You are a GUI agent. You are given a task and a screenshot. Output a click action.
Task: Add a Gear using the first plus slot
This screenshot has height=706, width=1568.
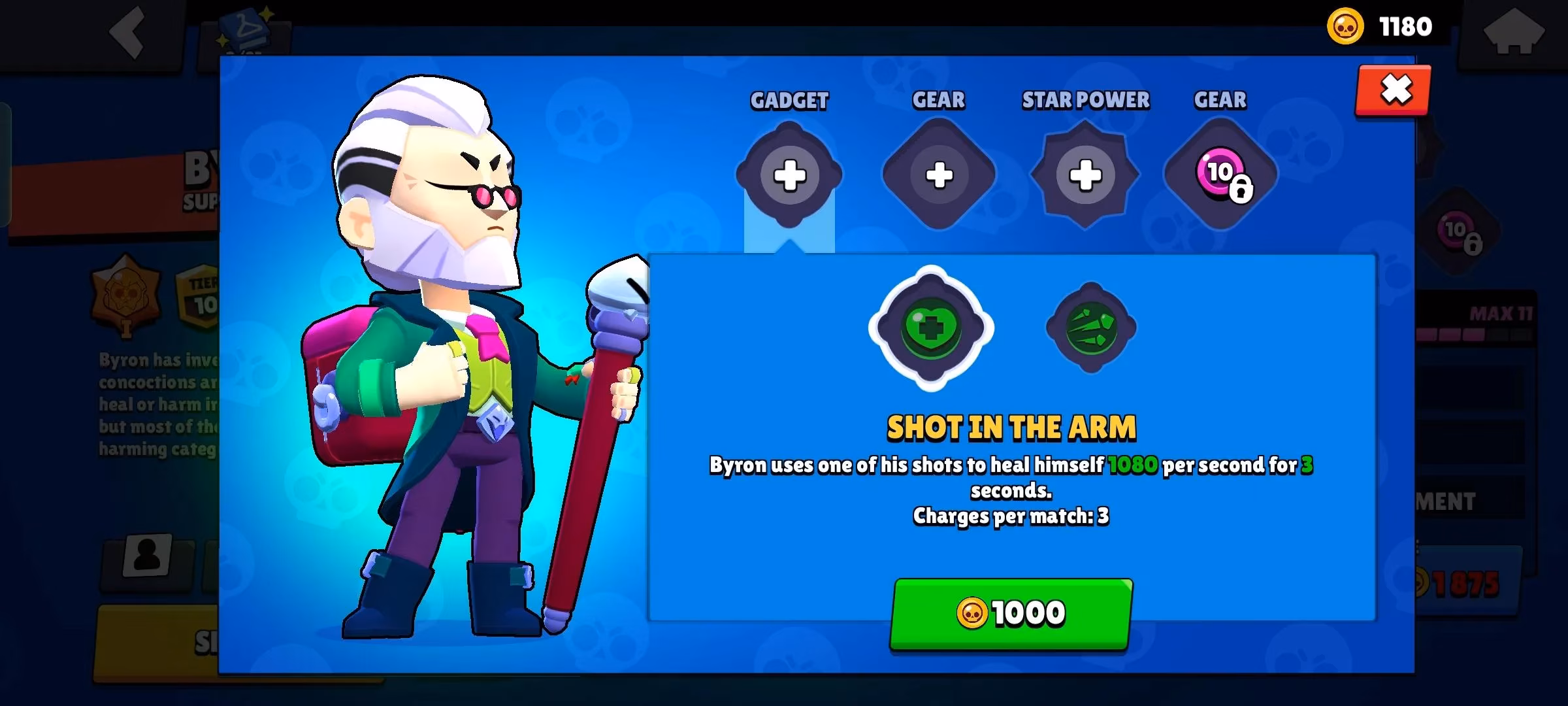pyautogui.click(x=939, y=173)
